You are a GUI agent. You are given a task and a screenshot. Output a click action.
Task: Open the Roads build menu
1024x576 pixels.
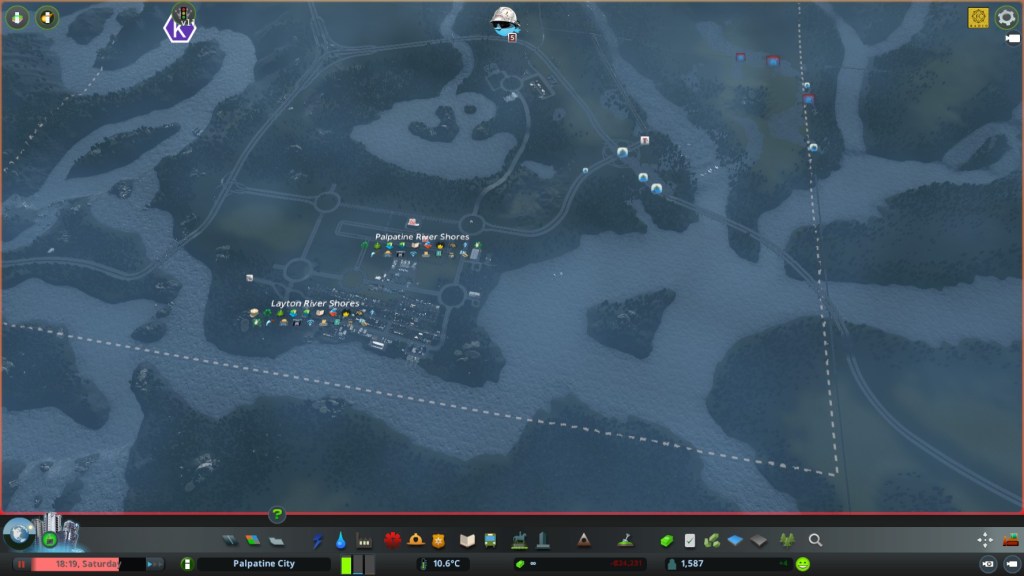(x=230, y=540)
